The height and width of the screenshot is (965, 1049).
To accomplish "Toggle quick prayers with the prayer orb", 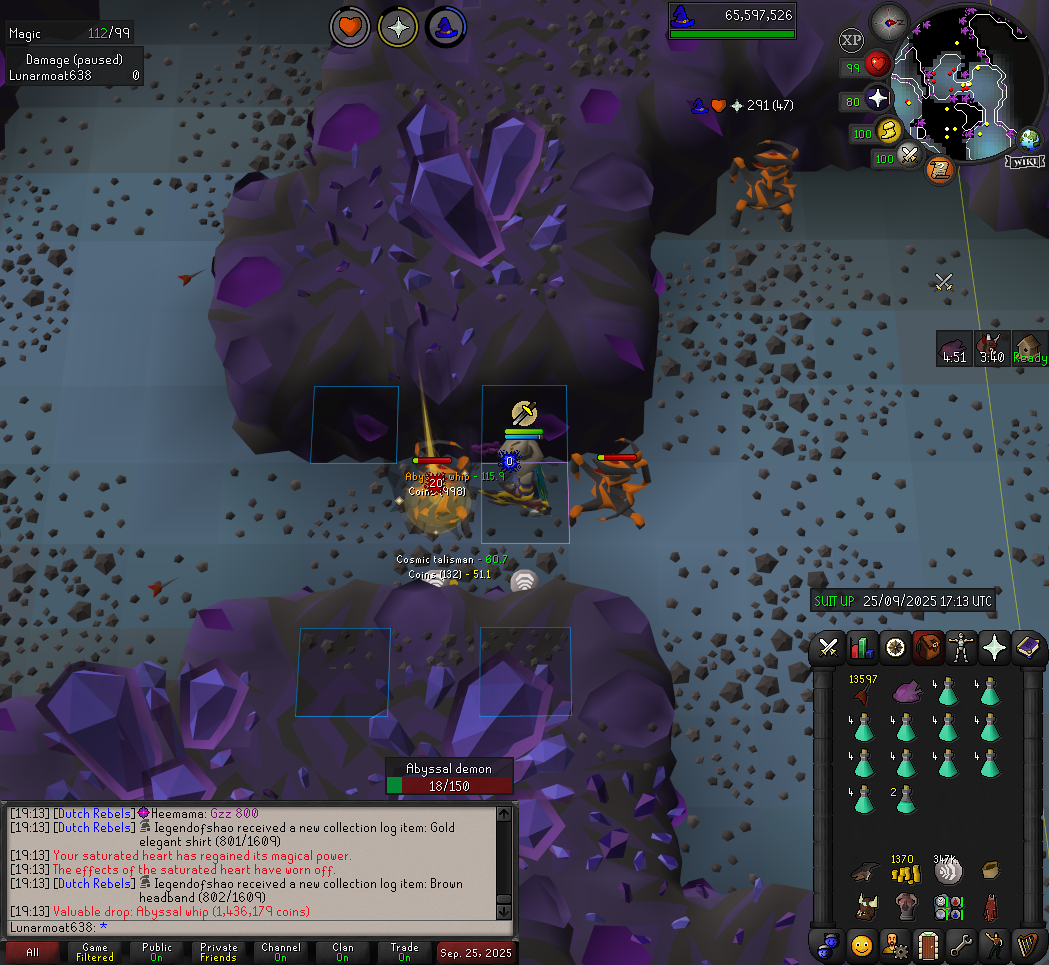I will (x=877, y=98).
